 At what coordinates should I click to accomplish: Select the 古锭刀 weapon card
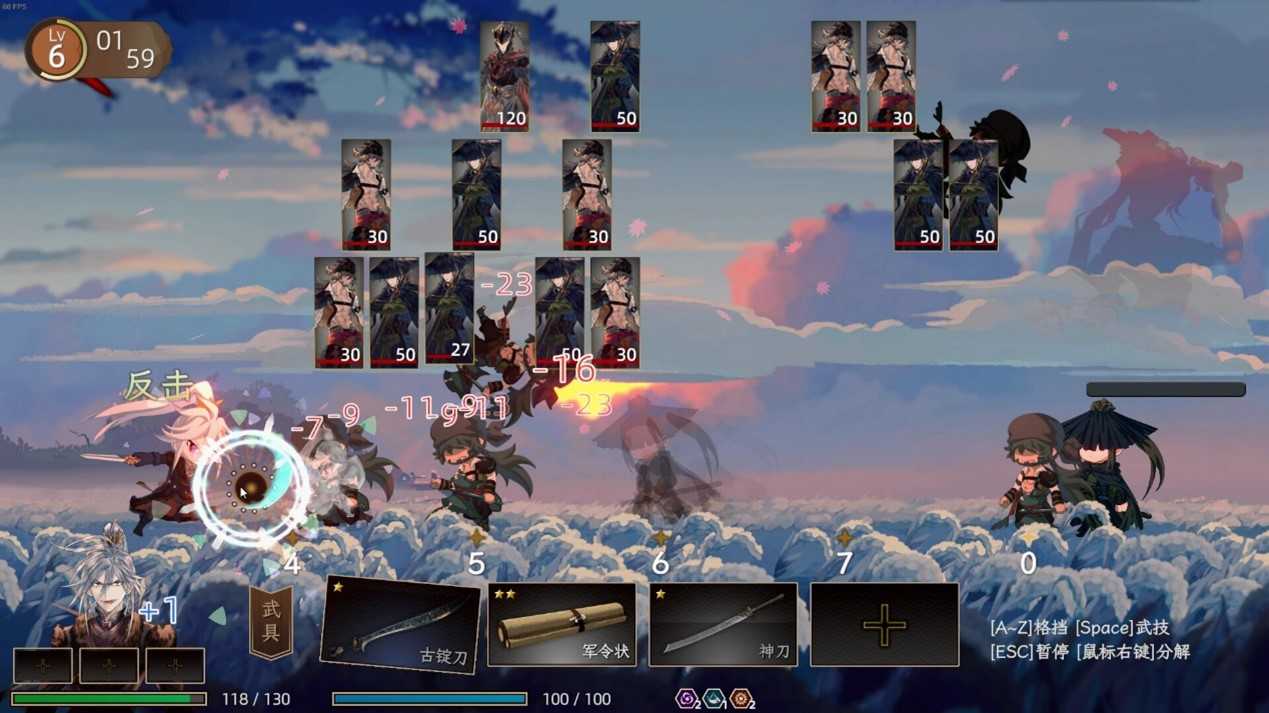click(x=400, y=625)
